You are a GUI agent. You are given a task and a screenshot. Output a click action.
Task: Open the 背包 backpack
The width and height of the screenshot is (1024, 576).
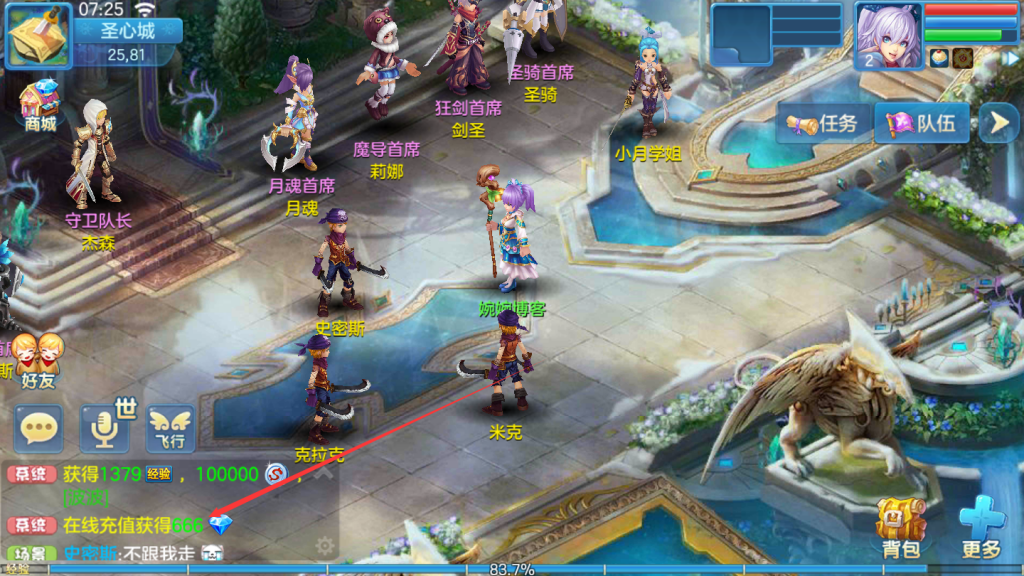tap(898, 527)
